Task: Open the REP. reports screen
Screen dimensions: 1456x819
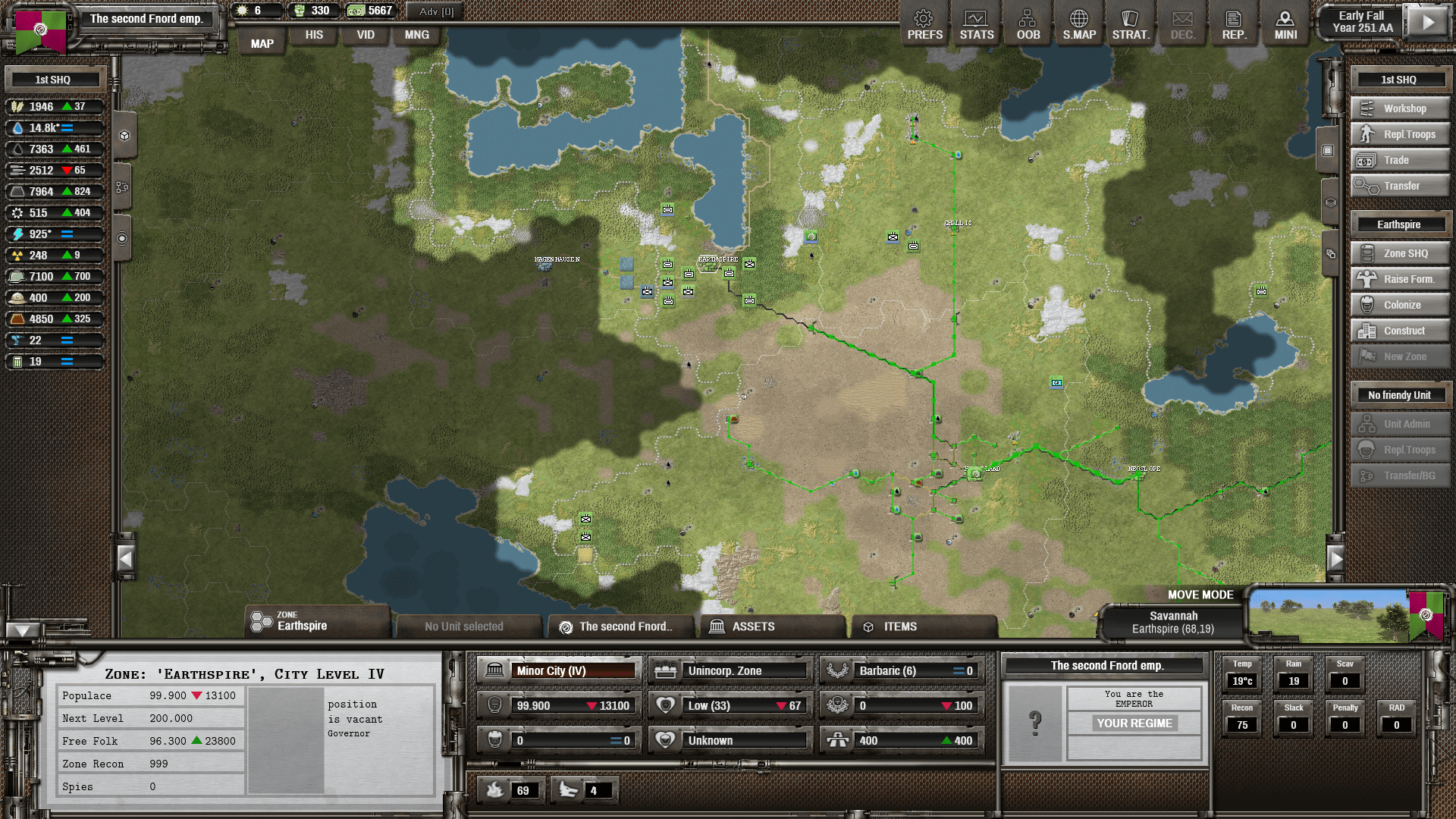Action: click(x=1234, y=25)
